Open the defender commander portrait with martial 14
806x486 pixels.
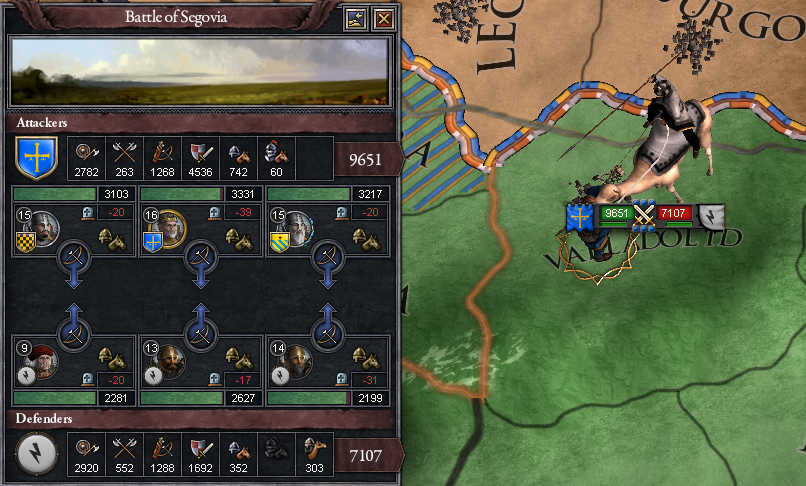(x=297, y=360)
